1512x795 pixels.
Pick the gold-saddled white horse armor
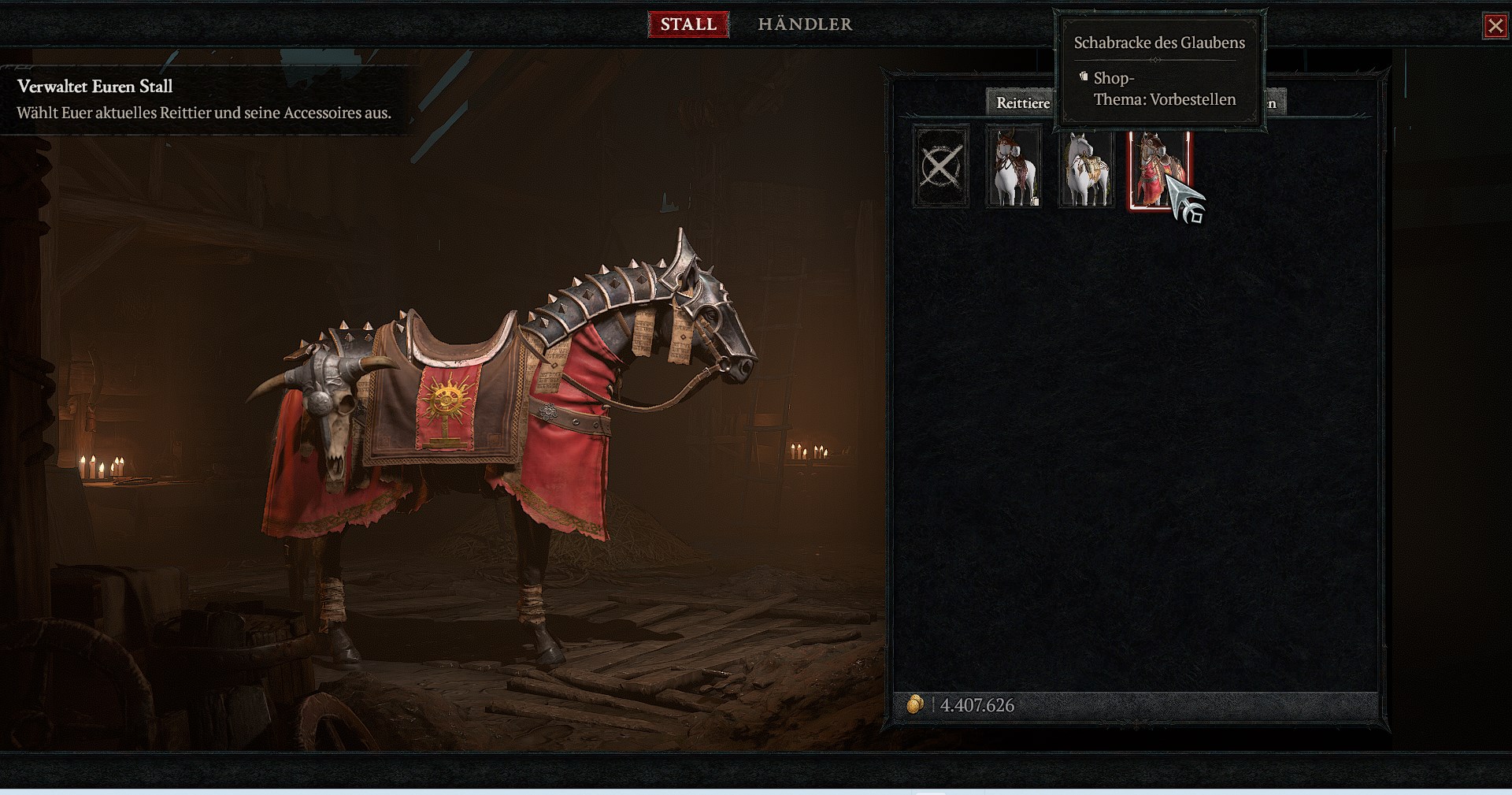(x=1086, y=169)
